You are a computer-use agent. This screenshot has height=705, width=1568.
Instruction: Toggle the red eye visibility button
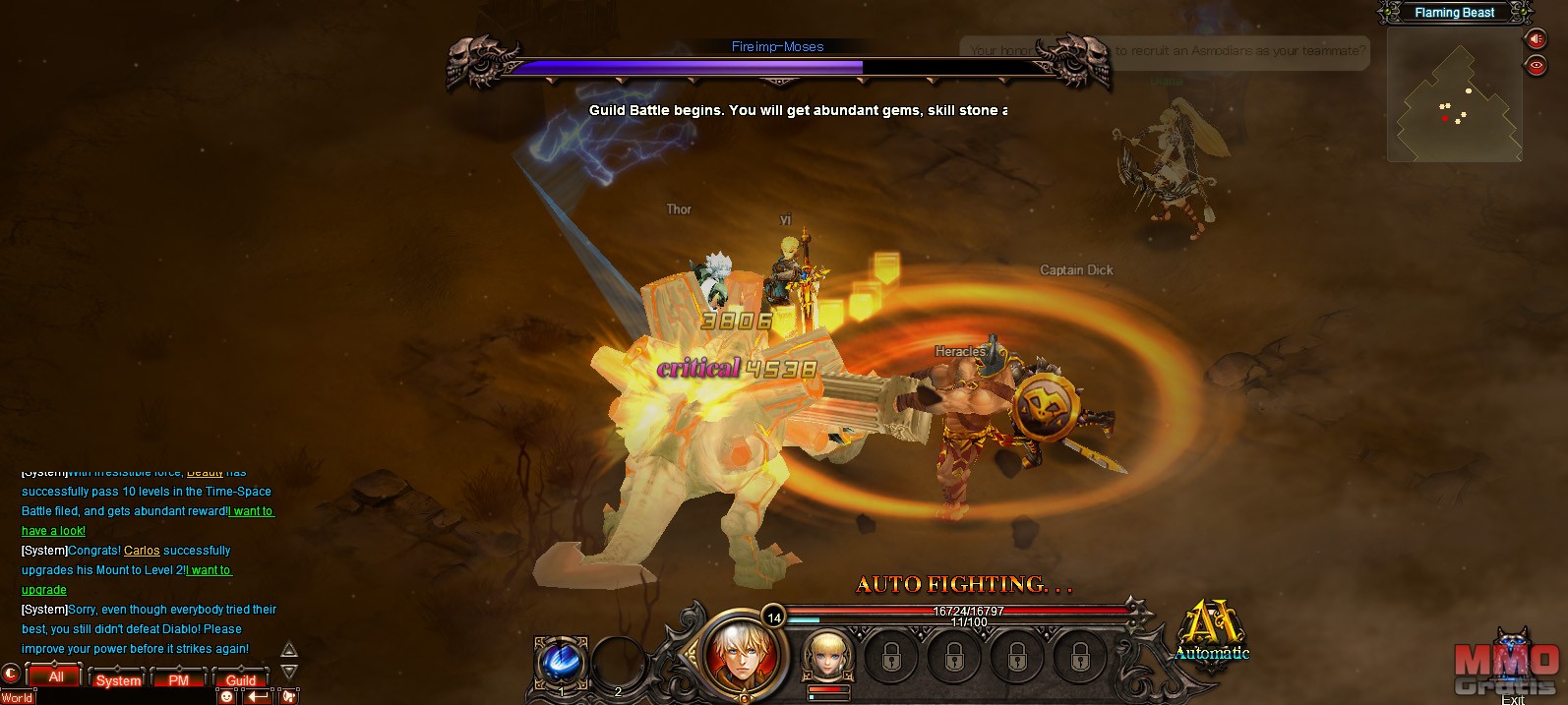[x=1535, y=66]
